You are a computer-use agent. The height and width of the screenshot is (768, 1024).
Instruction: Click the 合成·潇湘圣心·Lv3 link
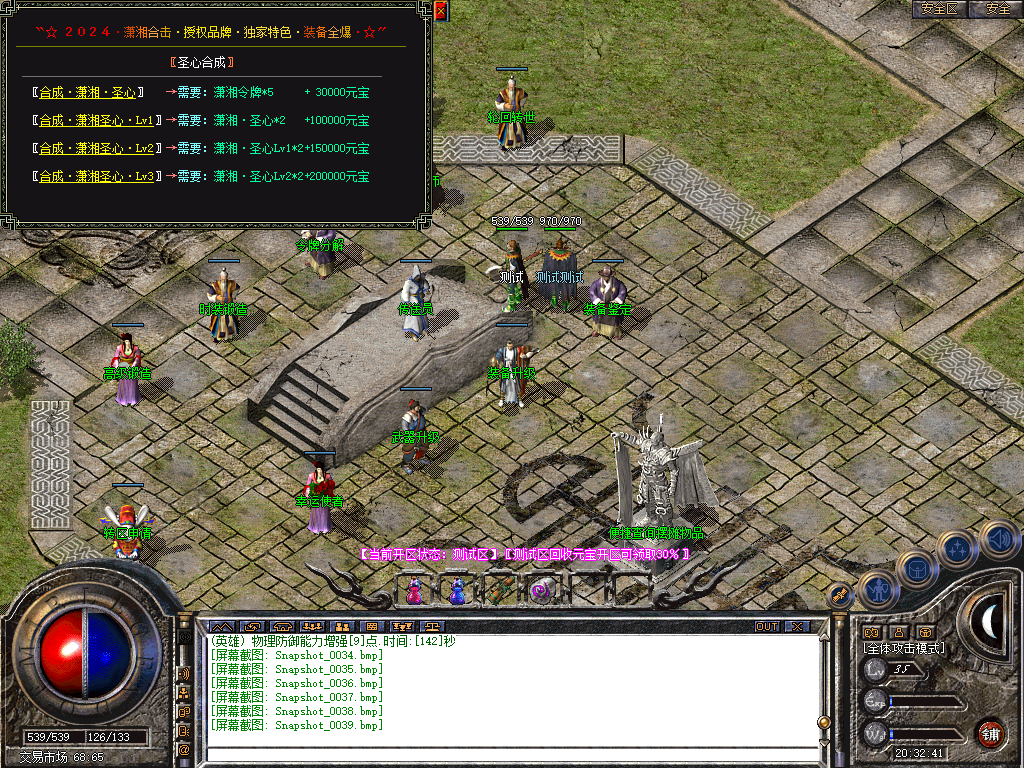(96, 177)
